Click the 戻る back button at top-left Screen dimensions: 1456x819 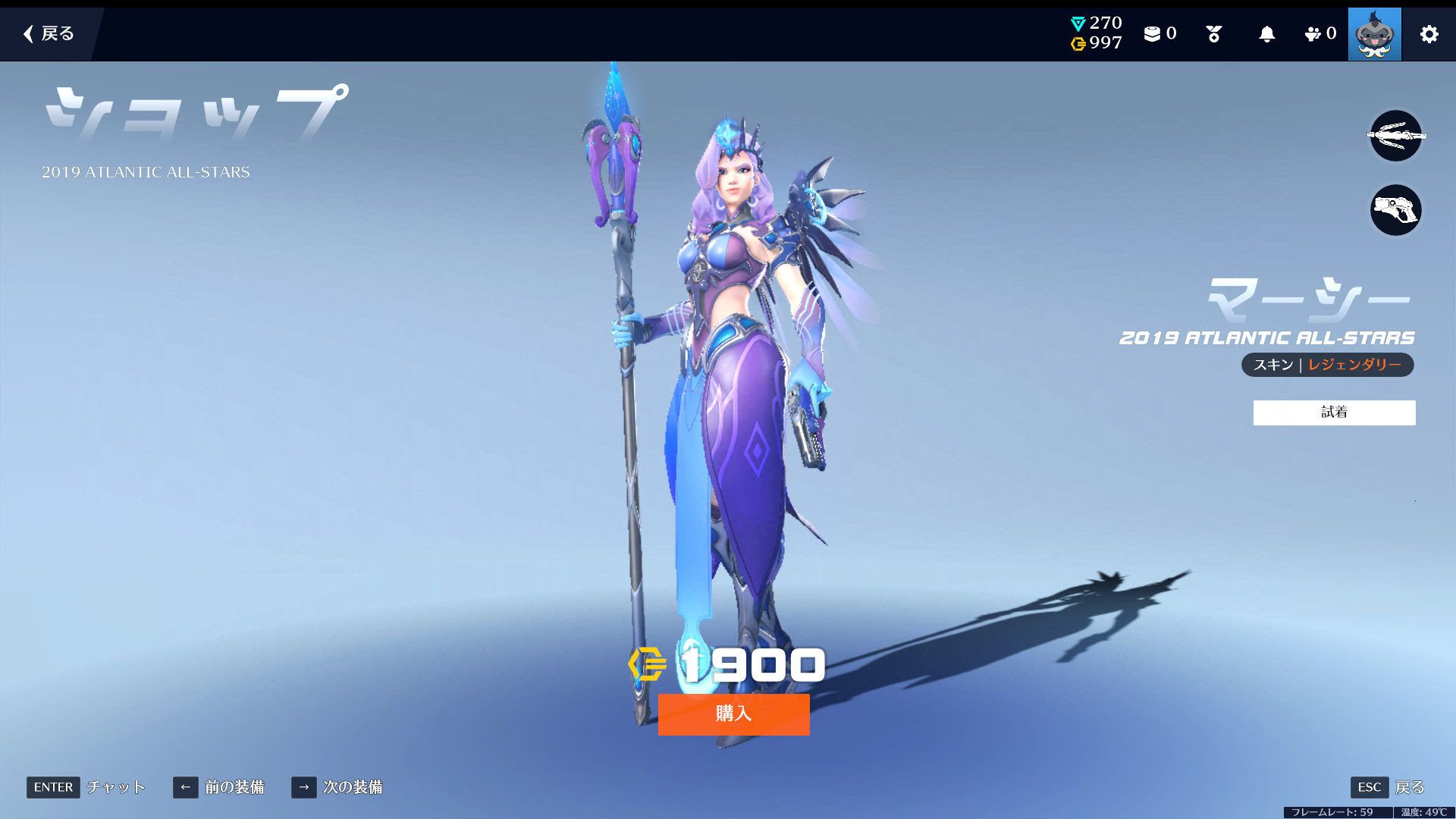pyautogui.click(x=49, y=33)
